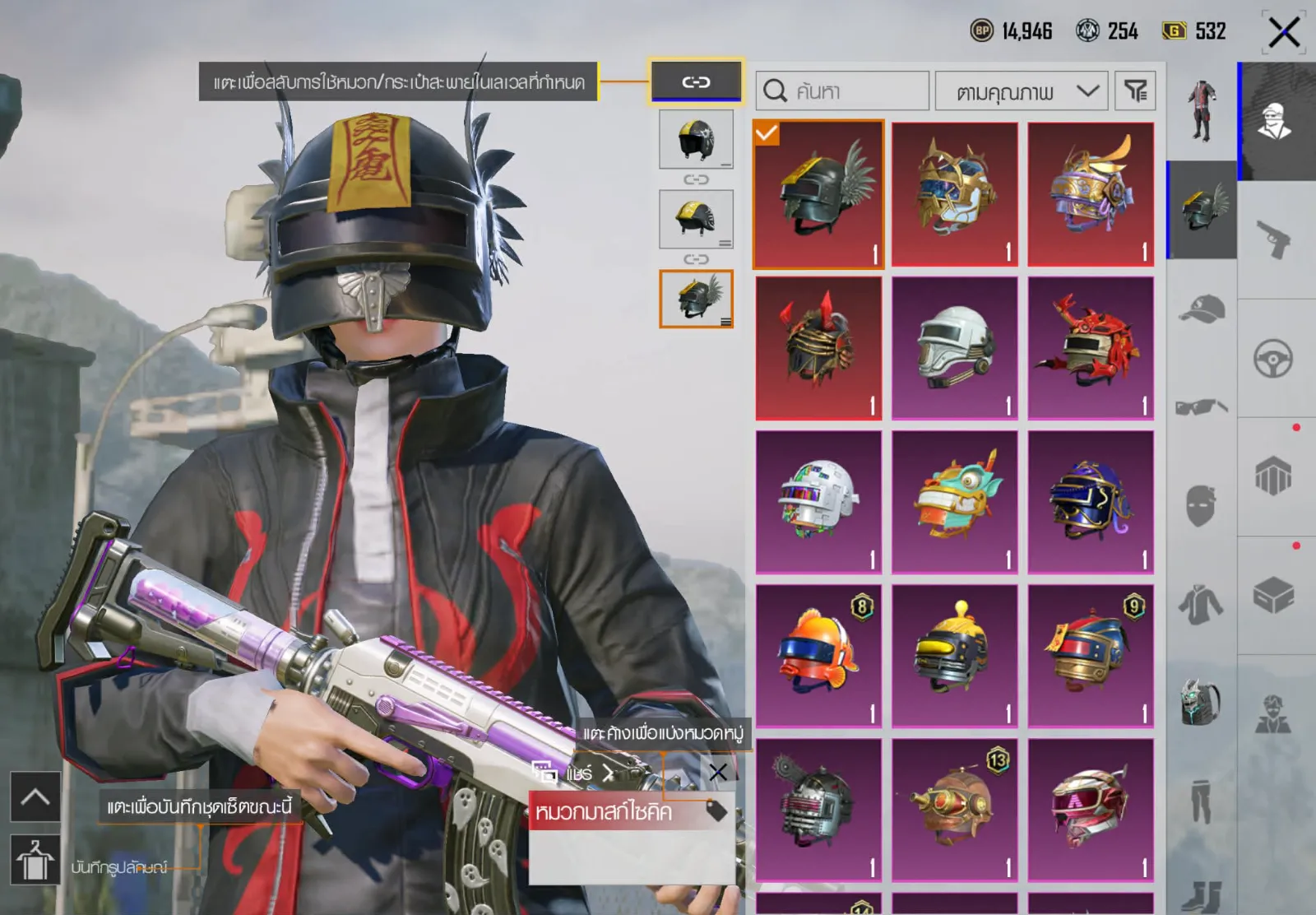Switch to the pistol weapons category
This screenshot has width=1316, height=915.
click(x=1273, y=240)
